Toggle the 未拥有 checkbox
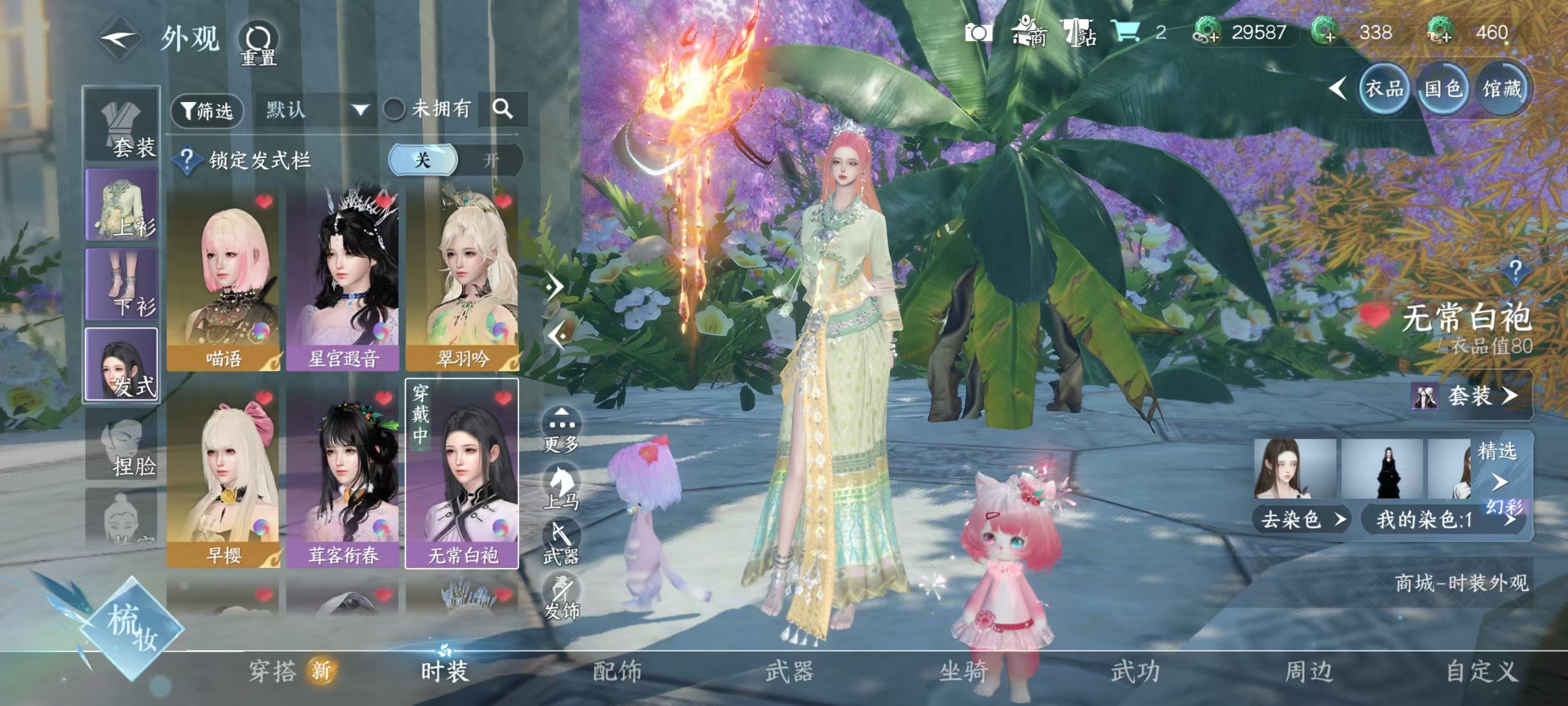The width and height of the screenshot is (1568, 706). 394,110
